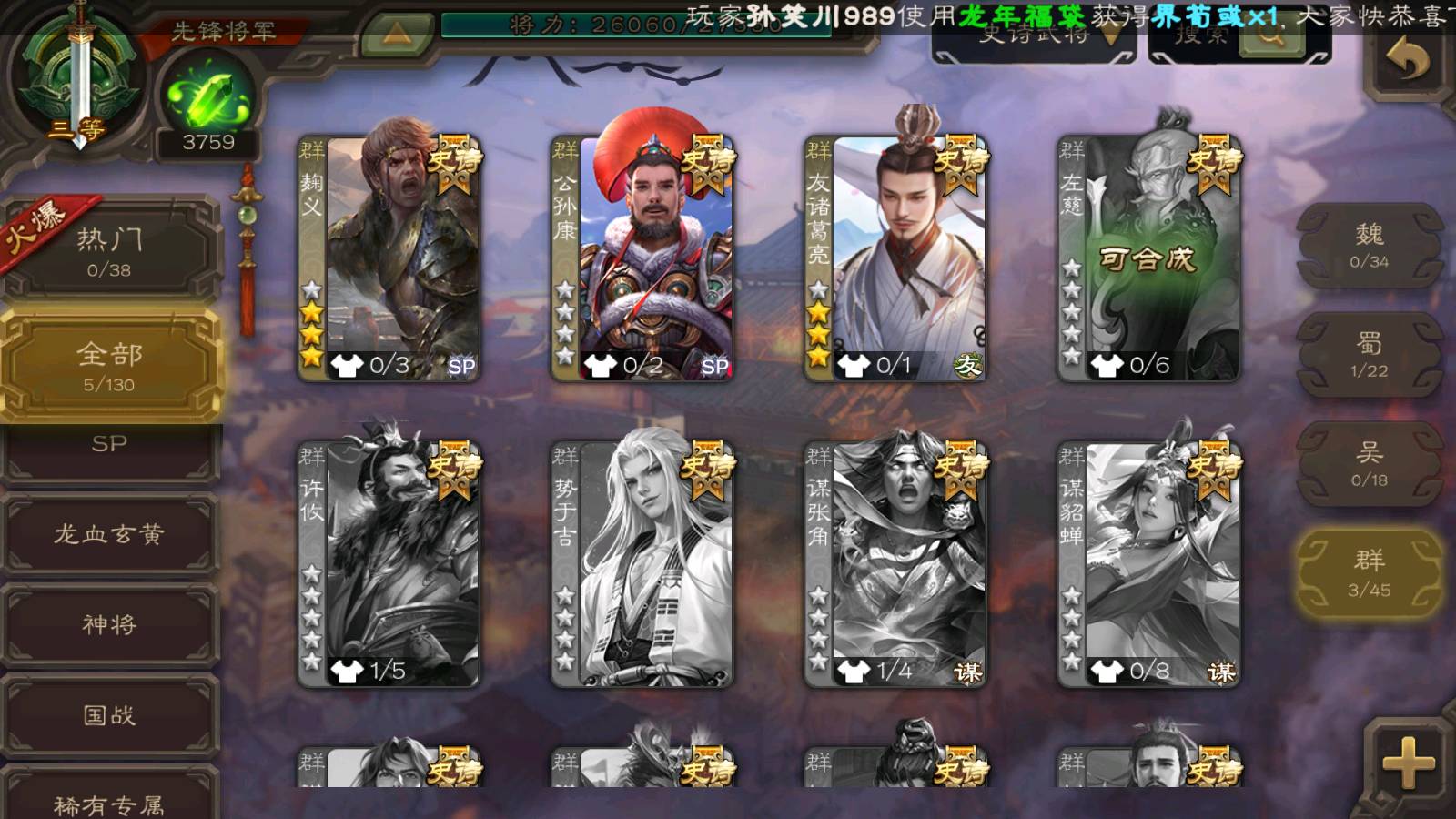Open the 许攸 hero card

(x=391, y=564)
